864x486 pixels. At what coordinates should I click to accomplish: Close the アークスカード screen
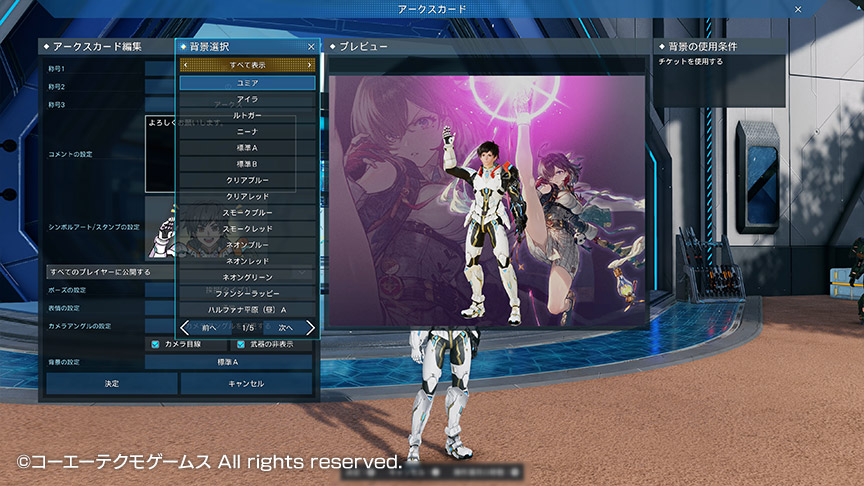click(797, 9)
